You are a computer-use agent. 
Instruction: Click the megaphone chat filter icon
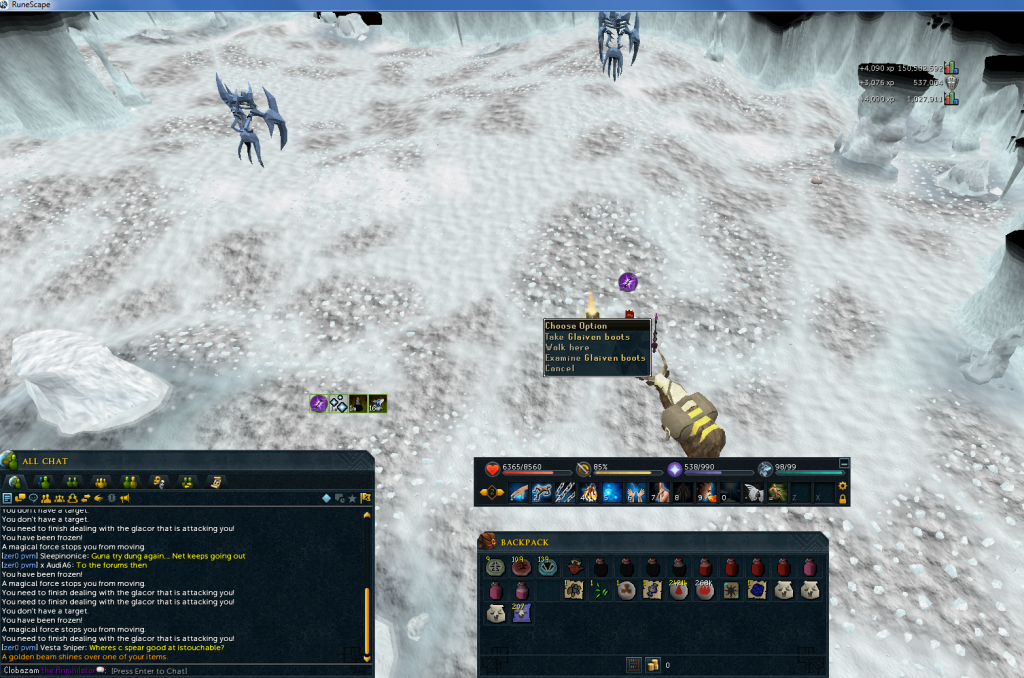[x=125, y=498]
